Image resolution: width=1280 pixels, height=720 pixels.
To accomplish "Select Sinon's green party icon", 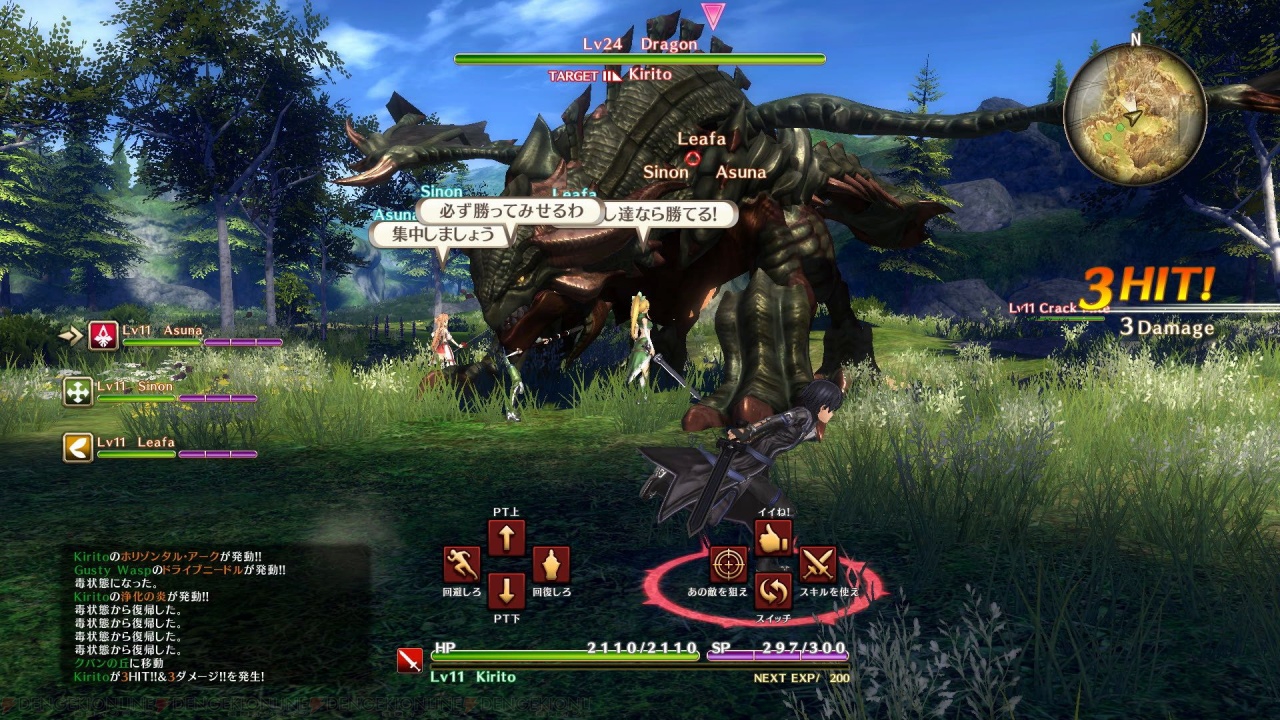I will click(x=78, y=392).
